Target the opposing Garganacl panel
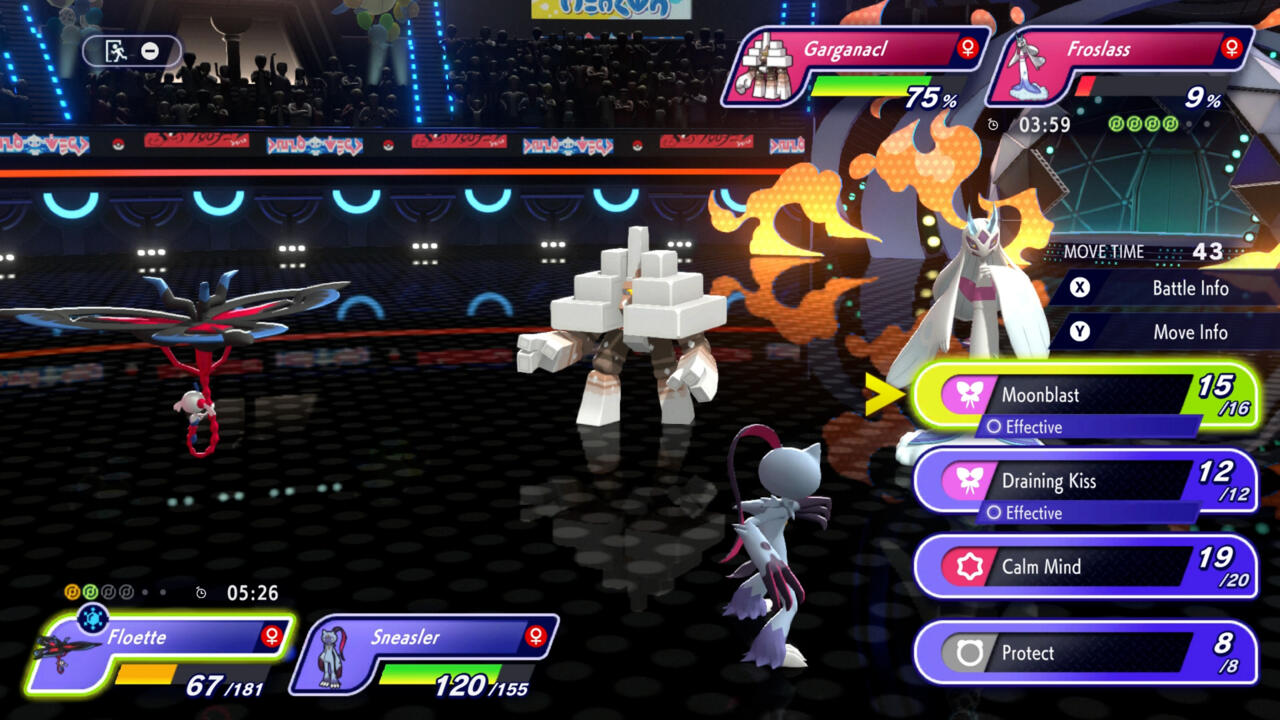This screenshot has width=1280, height=720. click(855, 66)
